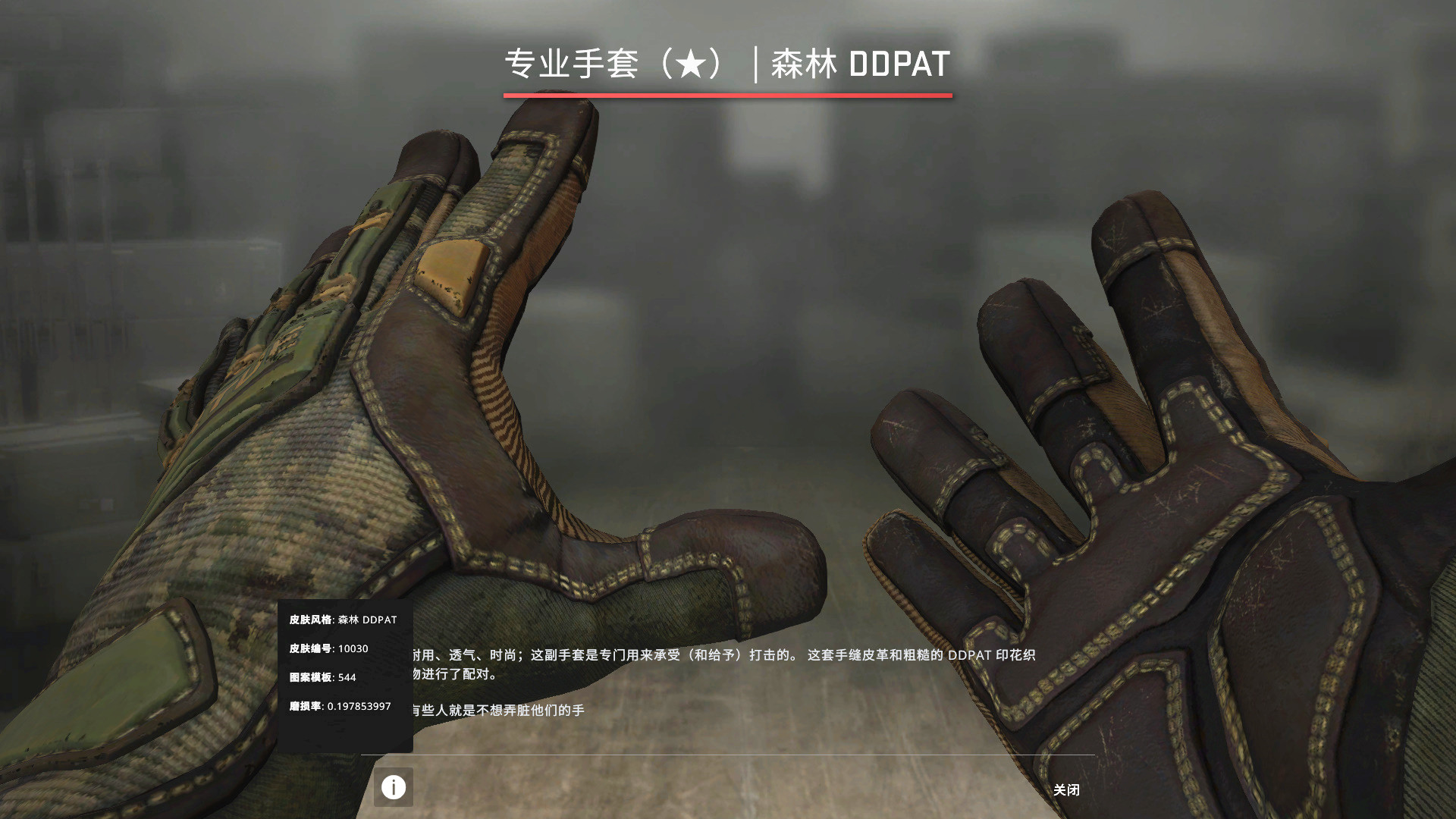This screenshot has height=819, width=1456.
Task: Click the 图案模板 544 entry
Action: (324, 678)
